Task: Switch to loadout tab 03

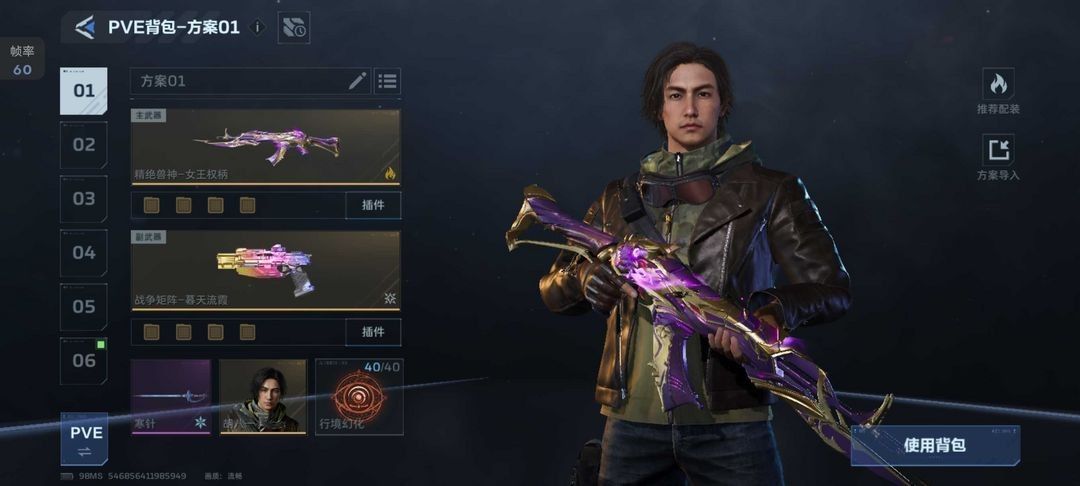Action: pos(84,199)
